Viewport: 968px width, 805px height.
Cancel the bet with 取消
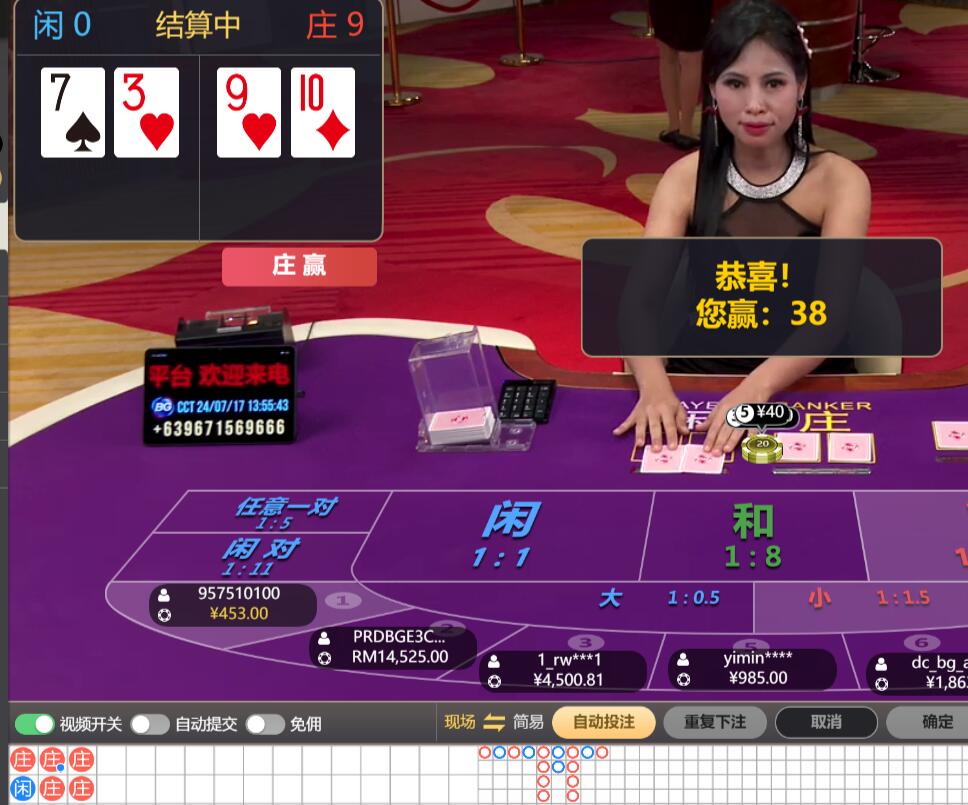point(826,722)
